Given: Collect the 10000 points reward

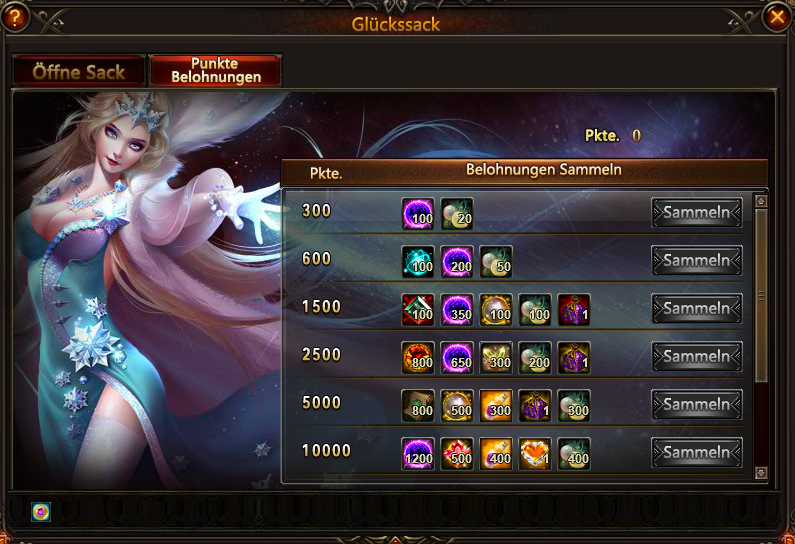Looking at the screenshot, I should (x=697, y=453).
